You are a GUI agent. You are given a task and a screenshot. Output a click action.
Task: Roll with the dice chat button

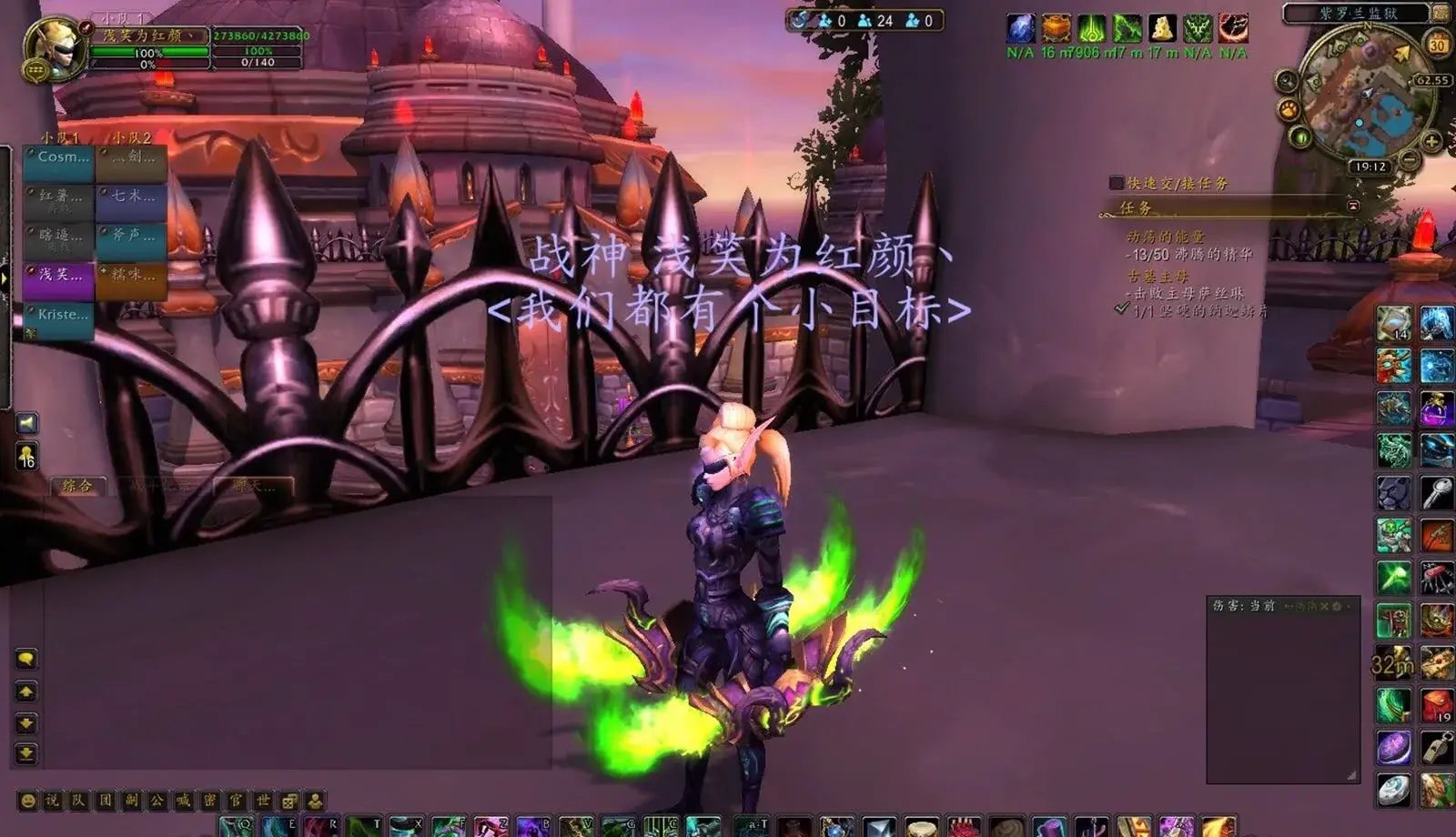(288, 801)
